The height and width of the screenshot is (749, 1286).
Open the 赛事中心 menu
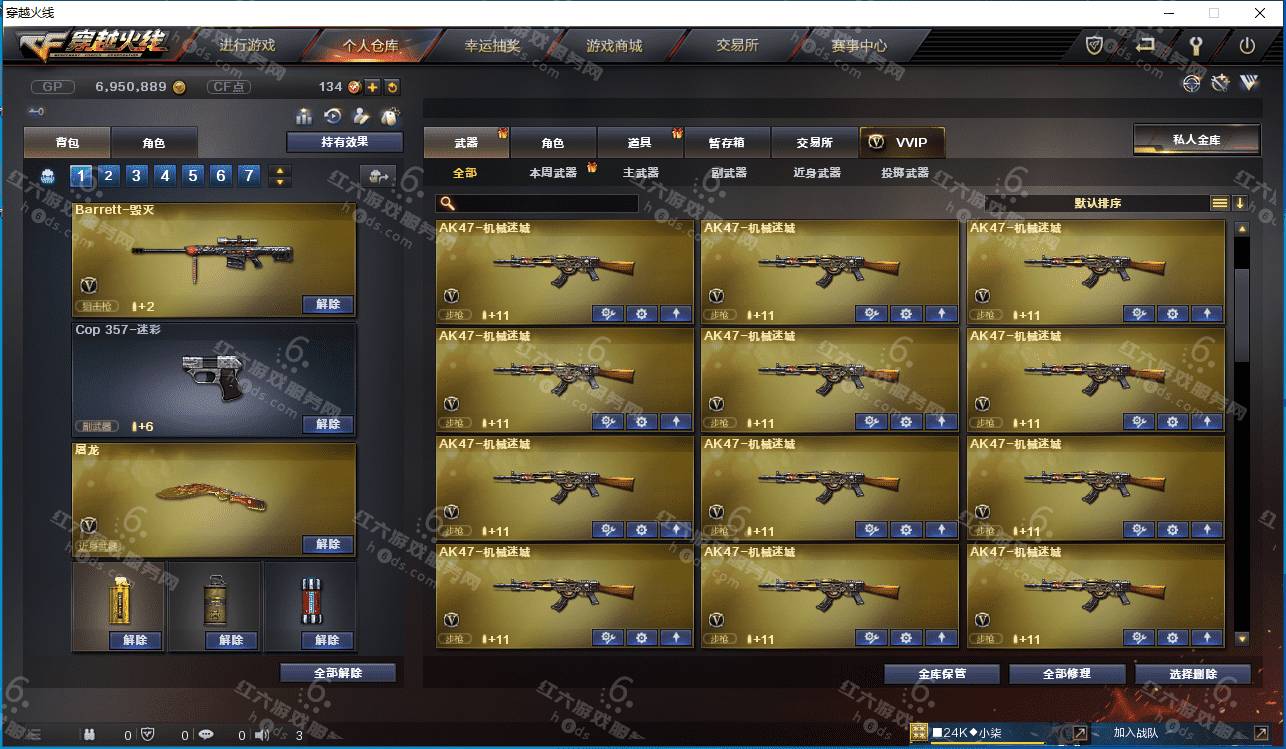[x=858, y=46]
